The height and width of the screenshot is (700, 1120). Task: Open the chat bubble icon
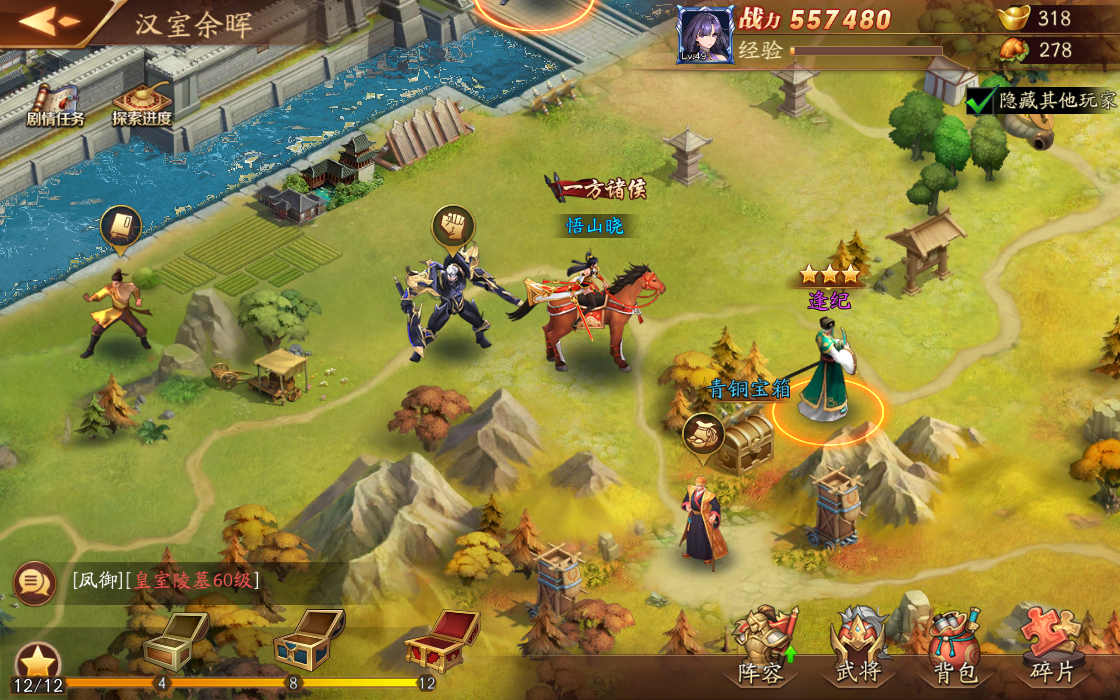[x=33, y=581]
